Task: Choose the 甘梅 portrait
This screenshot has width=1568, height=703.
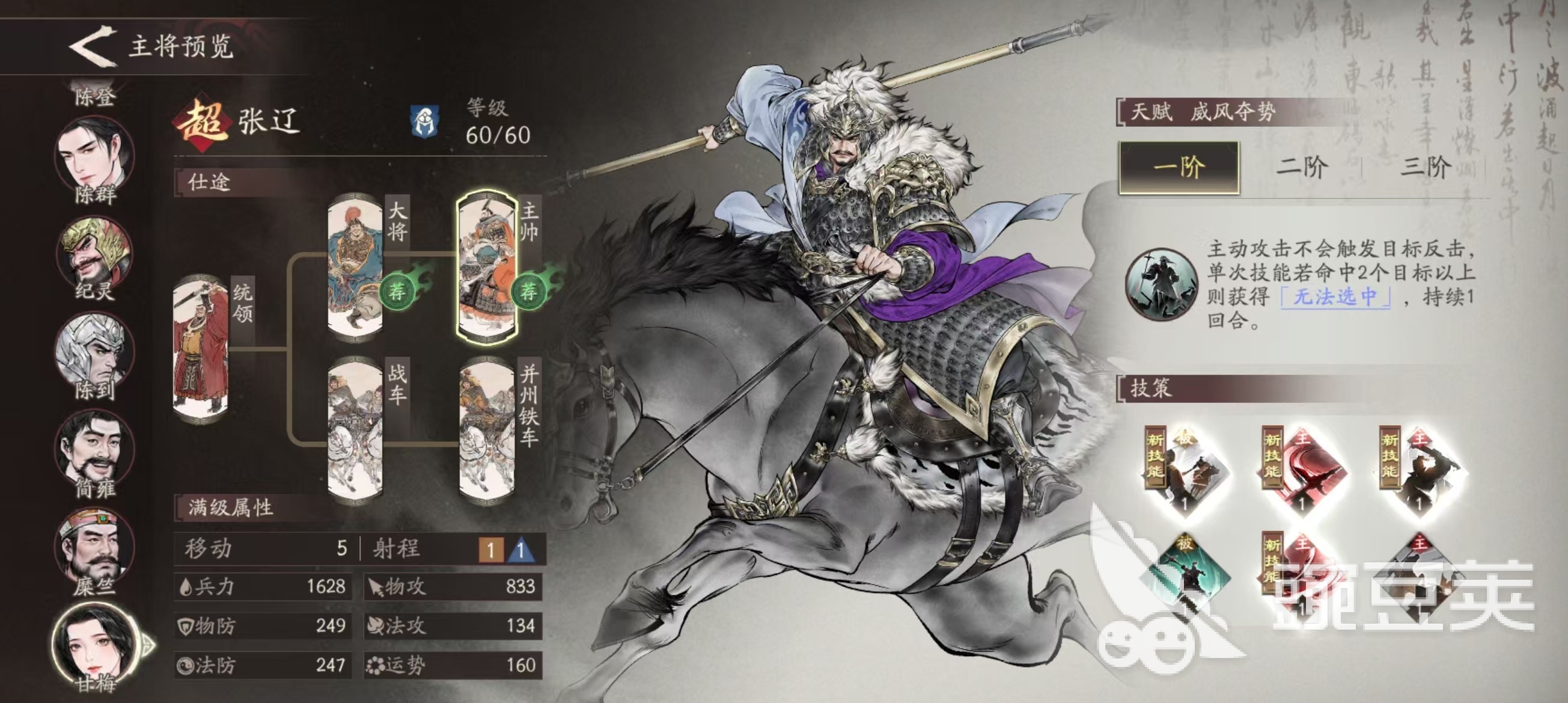Action: coord(94,644)
